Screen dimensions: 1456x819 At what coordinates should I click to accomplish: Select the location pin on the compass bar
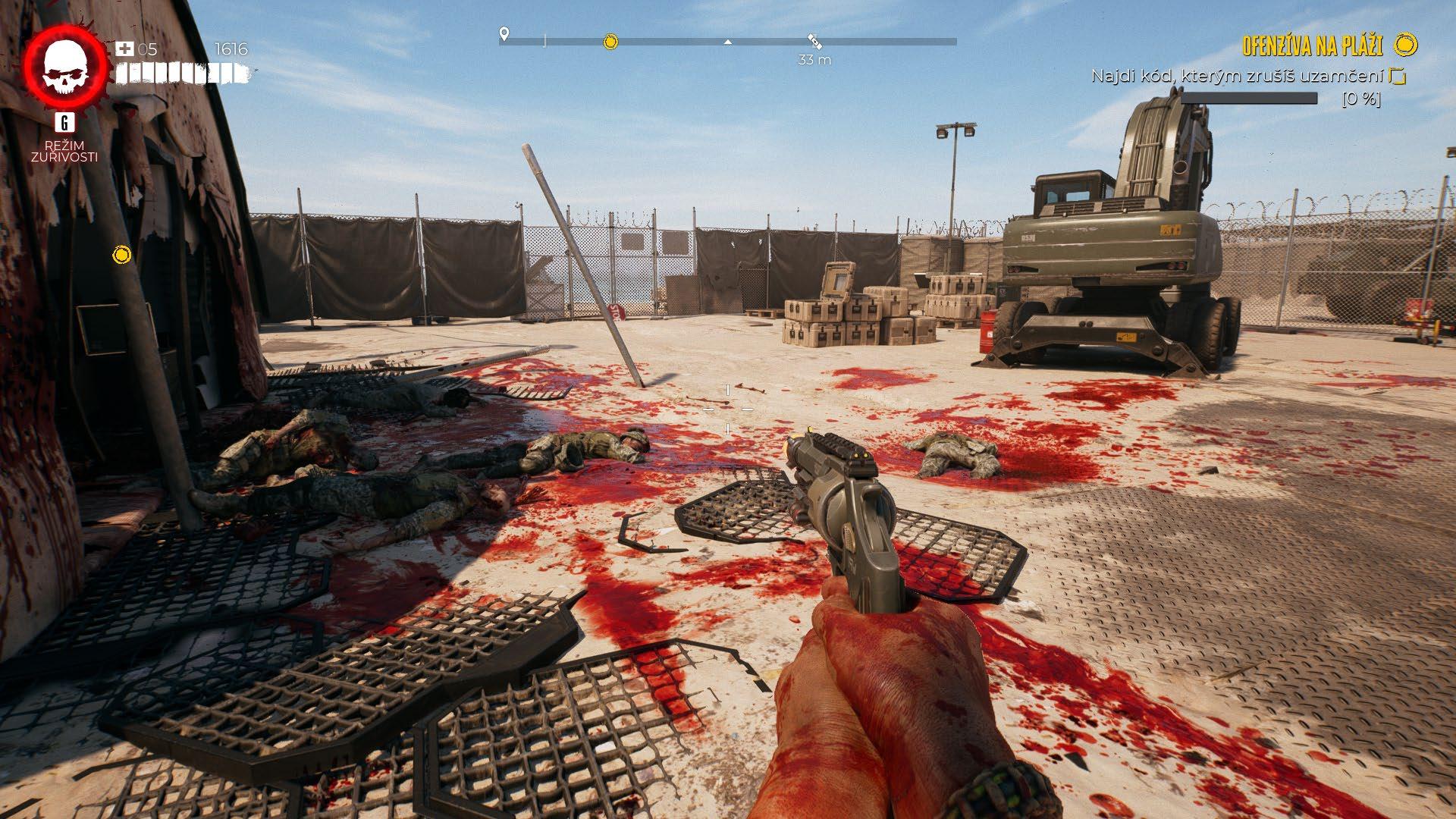pyautogui.click(x=504, y=34)
